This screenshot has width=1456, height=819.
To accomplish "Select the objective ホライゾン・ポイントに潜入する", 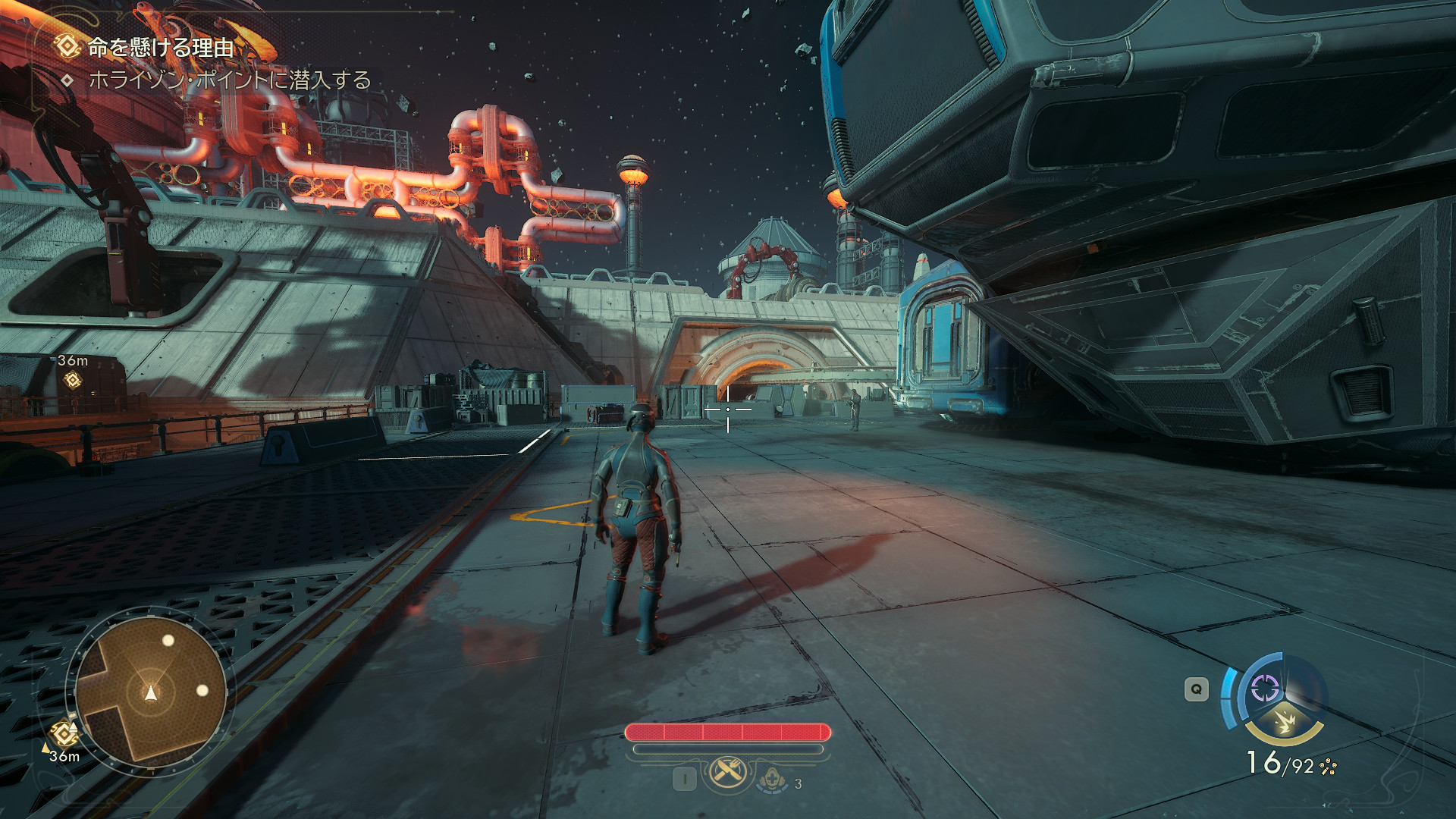I will click(229, 80).
